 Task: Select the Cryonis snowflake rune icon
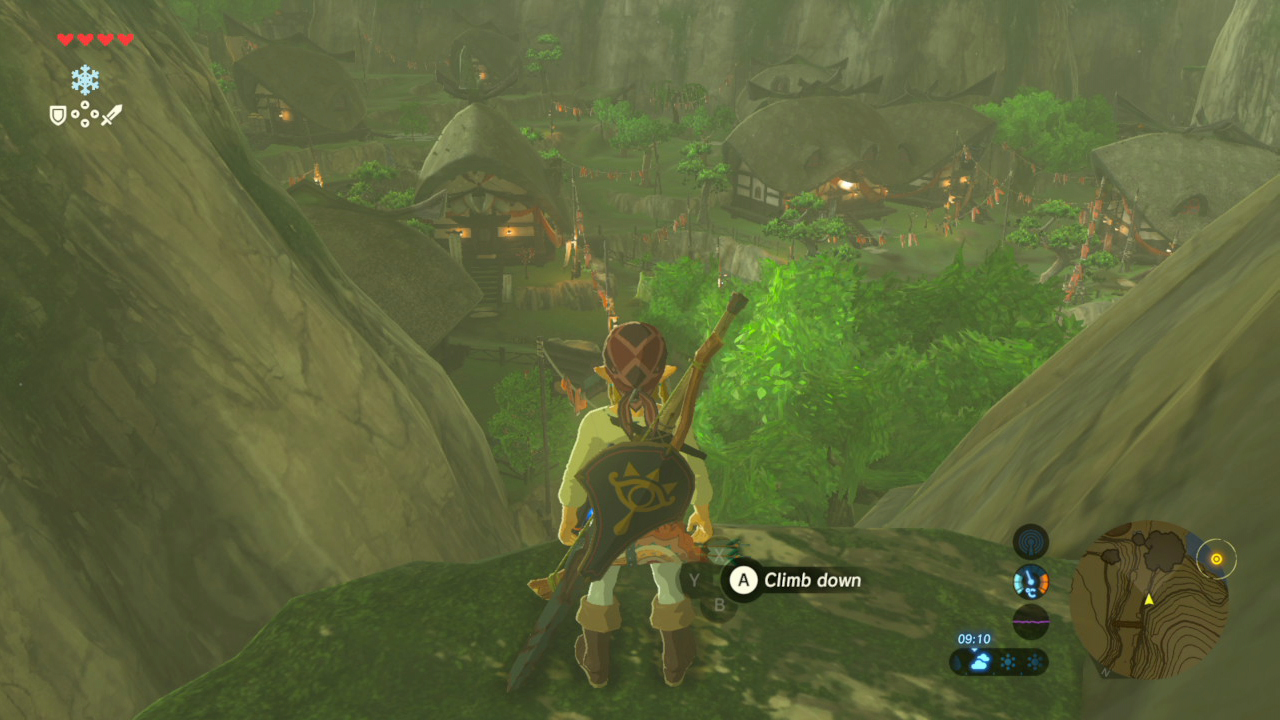[85, 80]
